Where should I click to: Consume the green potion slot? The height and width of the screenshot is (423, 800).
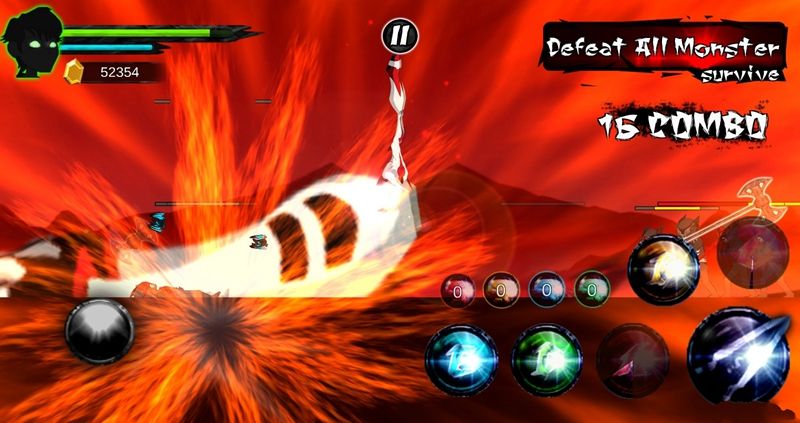[591, 291]
